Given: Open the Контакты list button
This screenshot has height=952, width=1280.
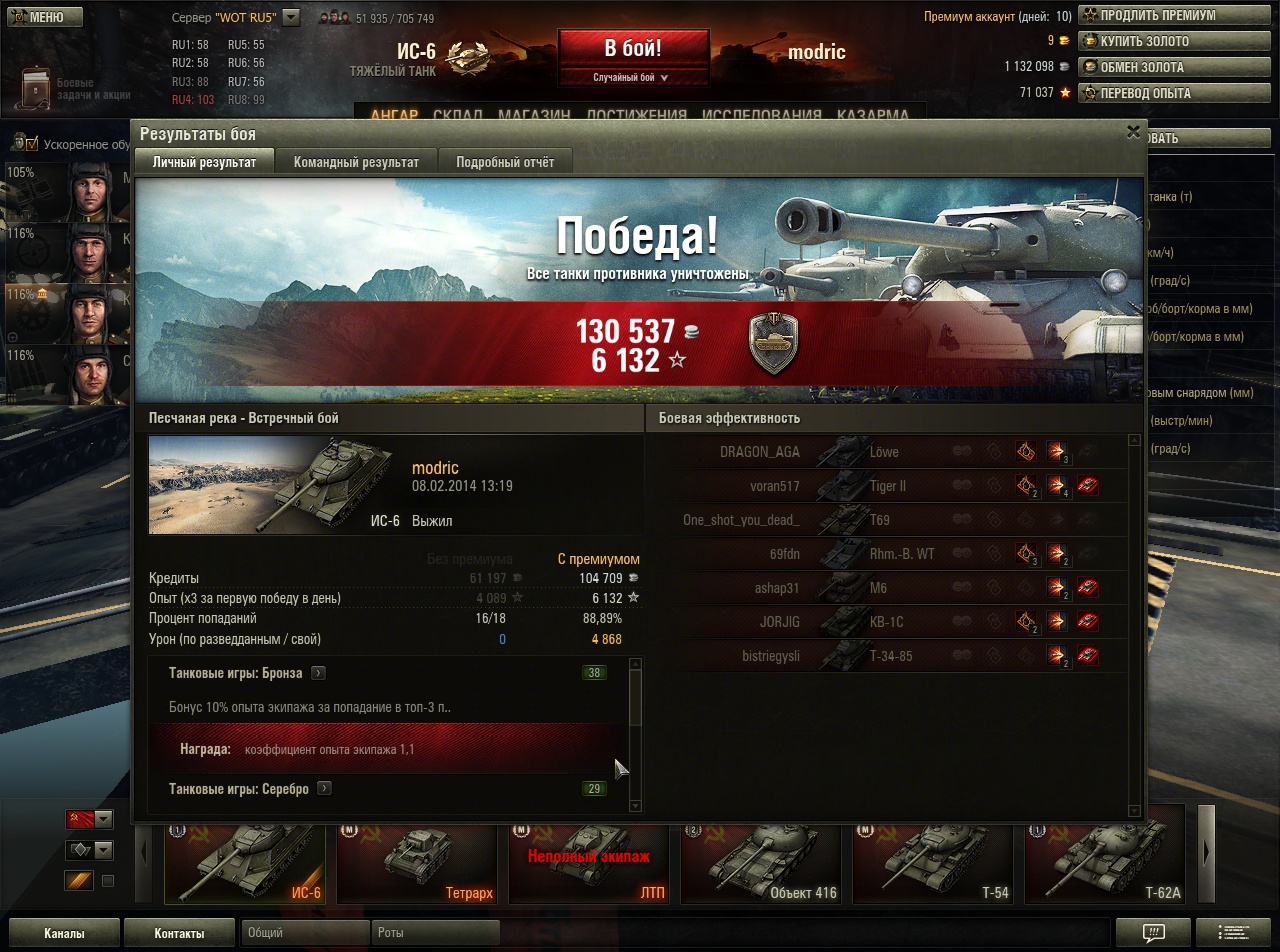Looking at the screenshot, I should (x=180, y=933).
